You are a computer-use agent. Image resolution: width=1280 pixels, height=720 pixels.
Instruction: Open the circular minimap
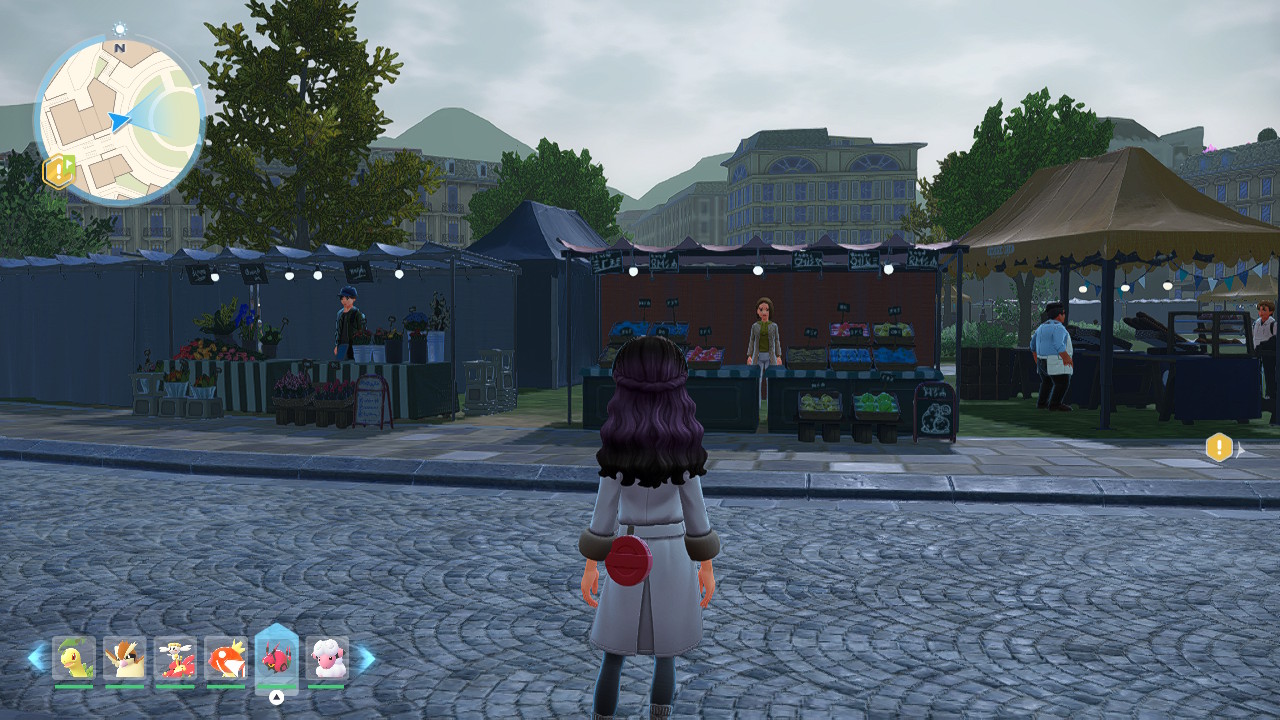click(120, 119)
